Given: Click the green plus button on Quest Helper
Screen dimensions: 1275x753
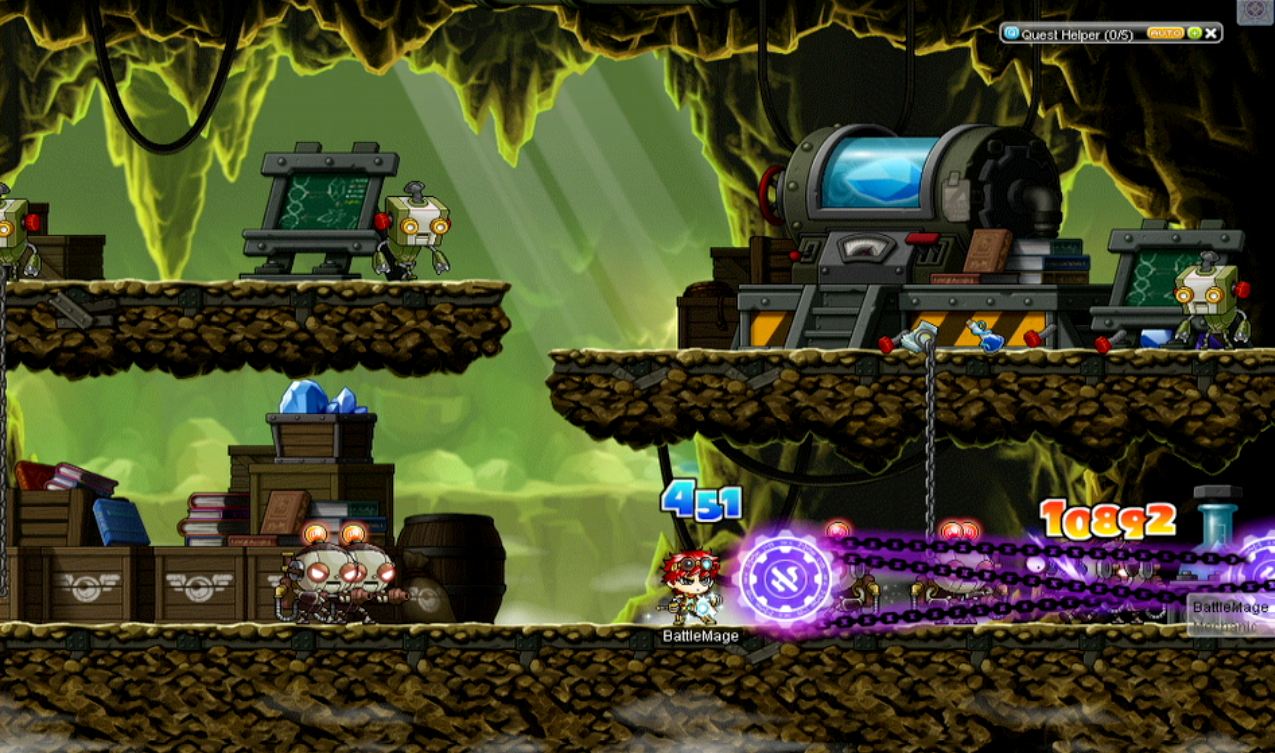Looking at the screenshot, I should pyautogui.click(x=1194, y=34).
